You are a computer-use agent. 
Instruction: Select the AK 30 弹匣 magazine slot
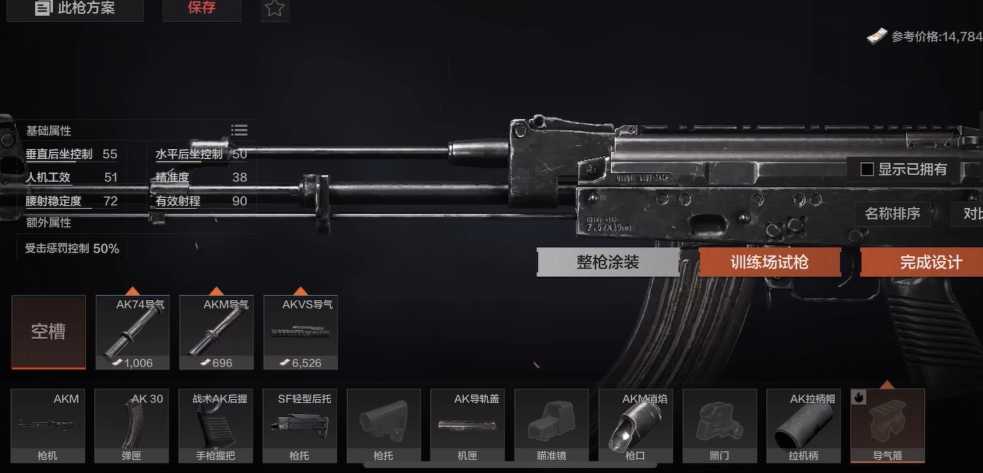pos(132,426)
